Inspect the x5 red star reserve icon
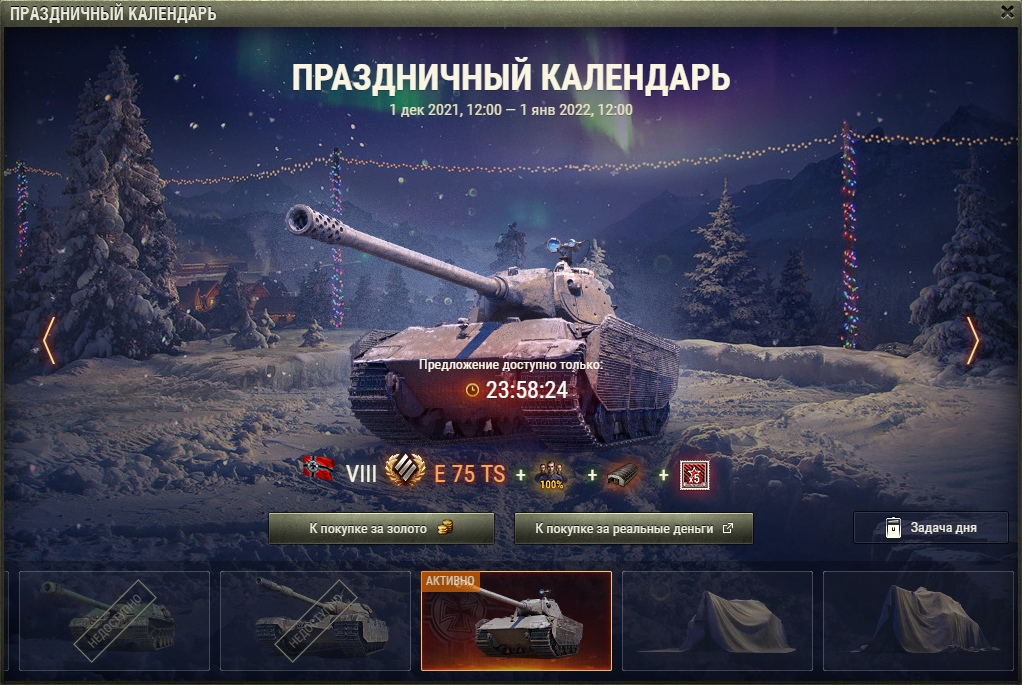The image size is (1022, 685). pyautogui.click(x=694, y=475)
